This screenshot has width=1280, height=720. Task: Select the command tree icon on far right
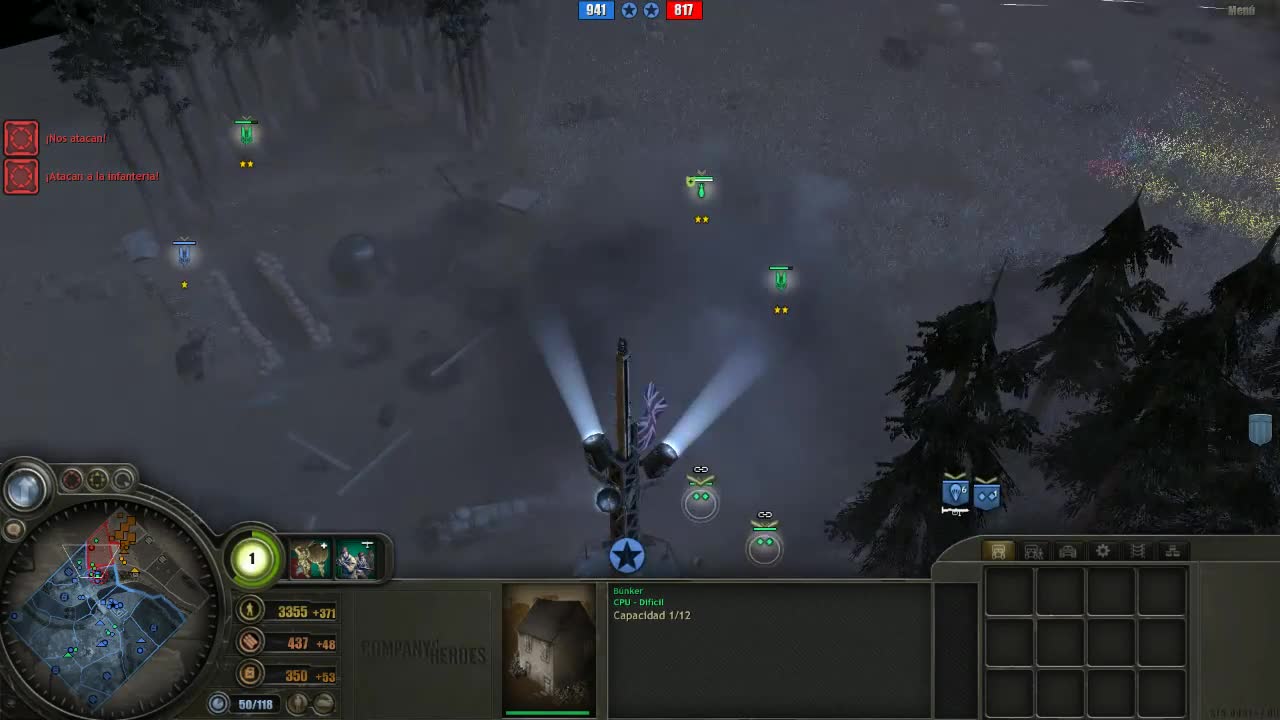pos(1172,551)
